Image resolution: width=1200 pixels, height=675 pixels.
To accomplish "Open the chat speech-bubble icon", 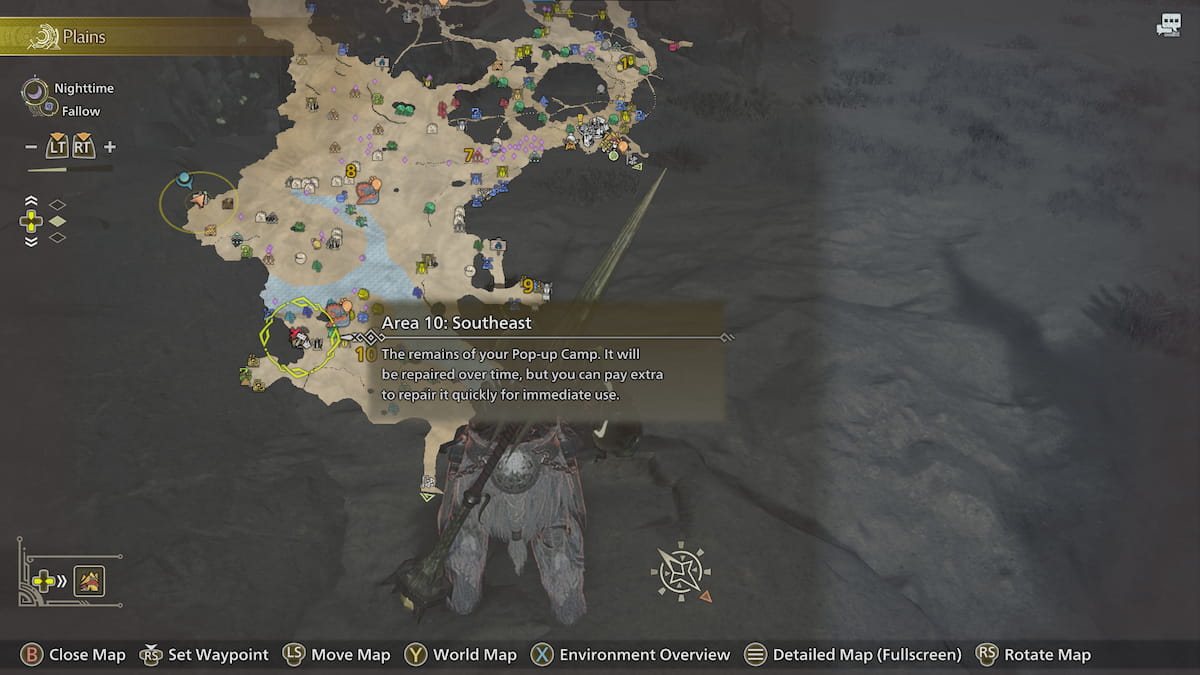I will pos(1168,26).
